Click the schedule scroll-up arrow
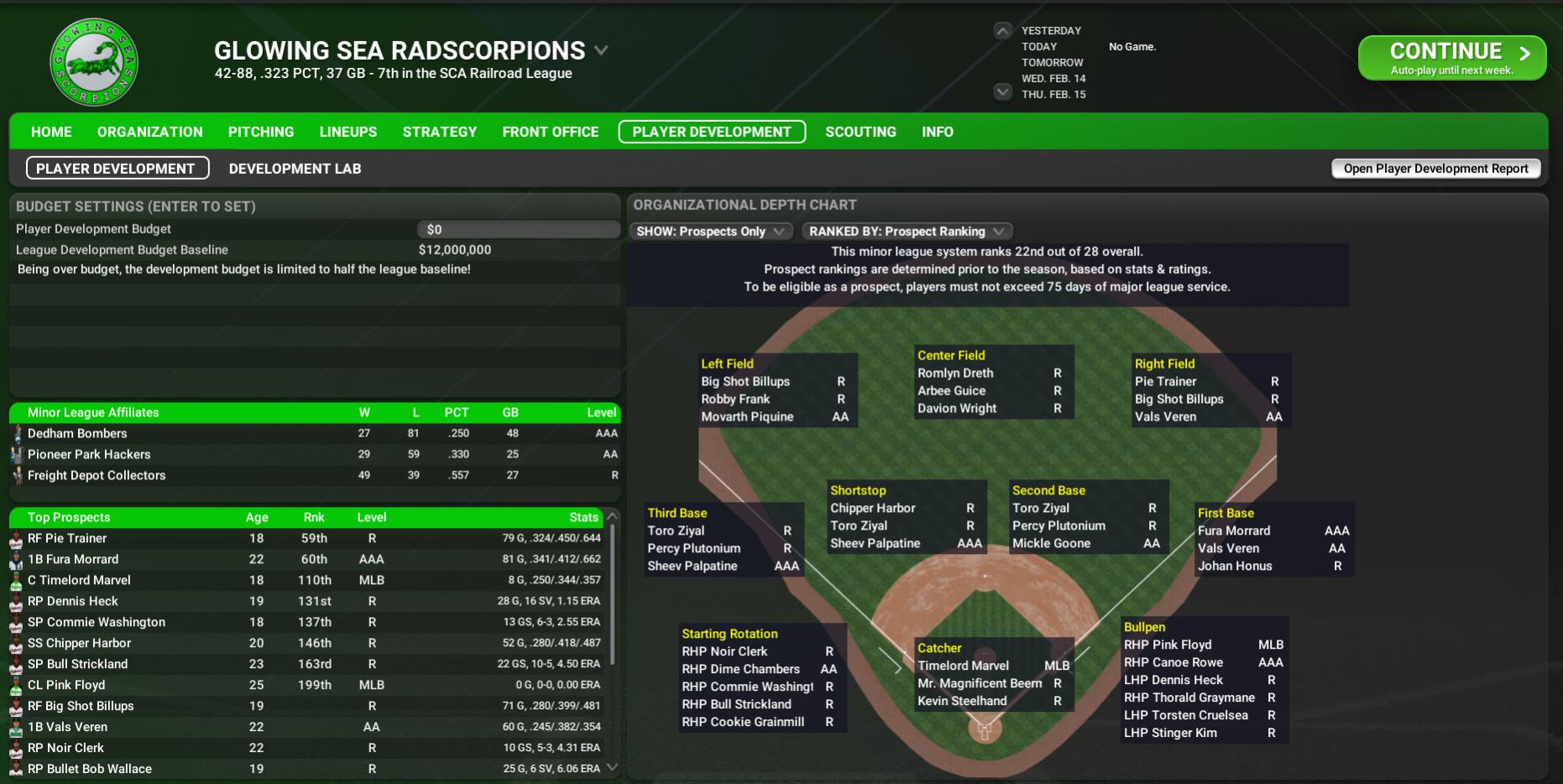The height and width of the screenshot is (784, 1563). point(1002,31)
